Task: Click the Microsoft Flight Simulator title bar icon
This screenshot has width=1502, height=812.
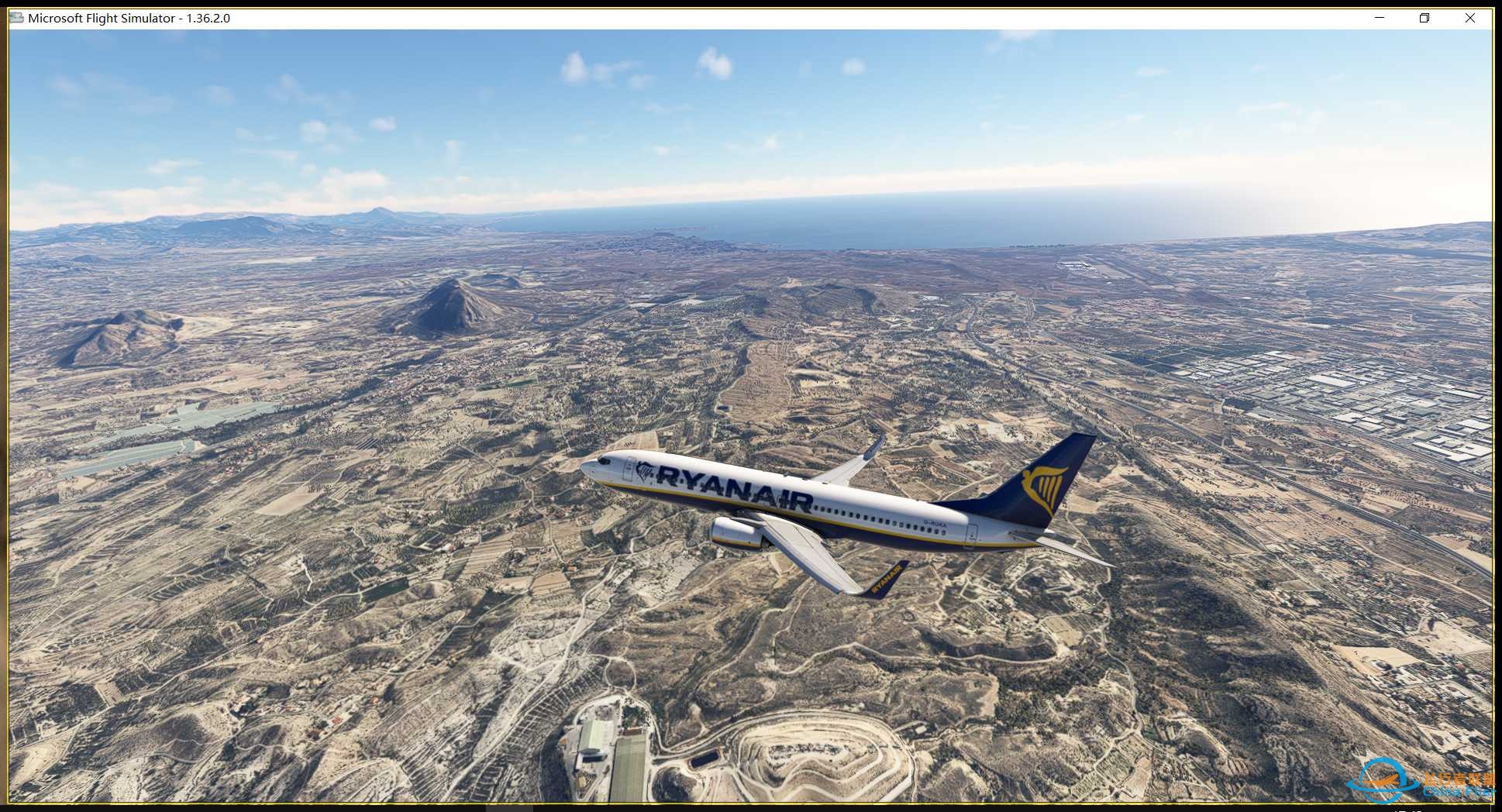Action: coord(16,17)
